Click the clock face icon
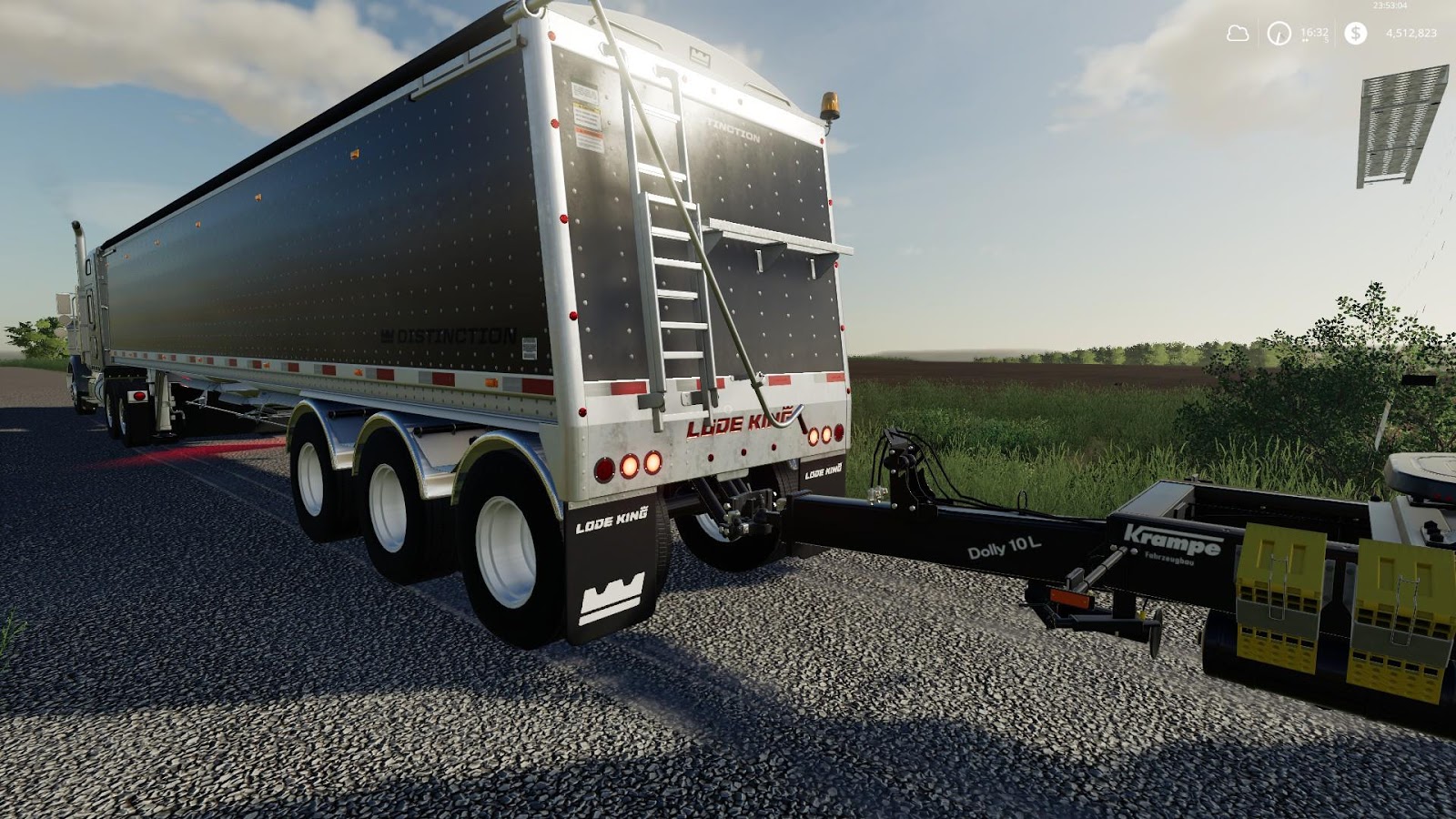 (x=1278, y=33)
